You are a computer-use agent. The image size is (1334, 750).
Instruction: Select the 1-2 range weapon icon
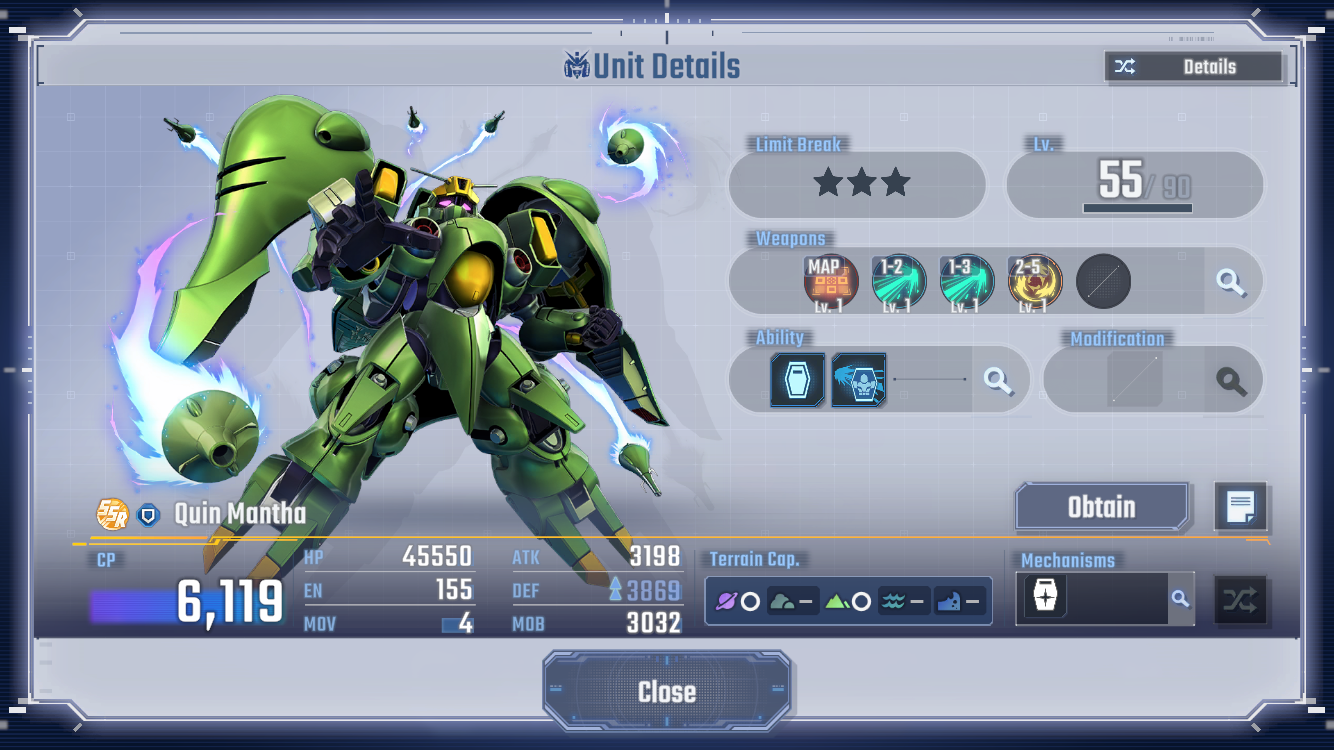[898, 281]
